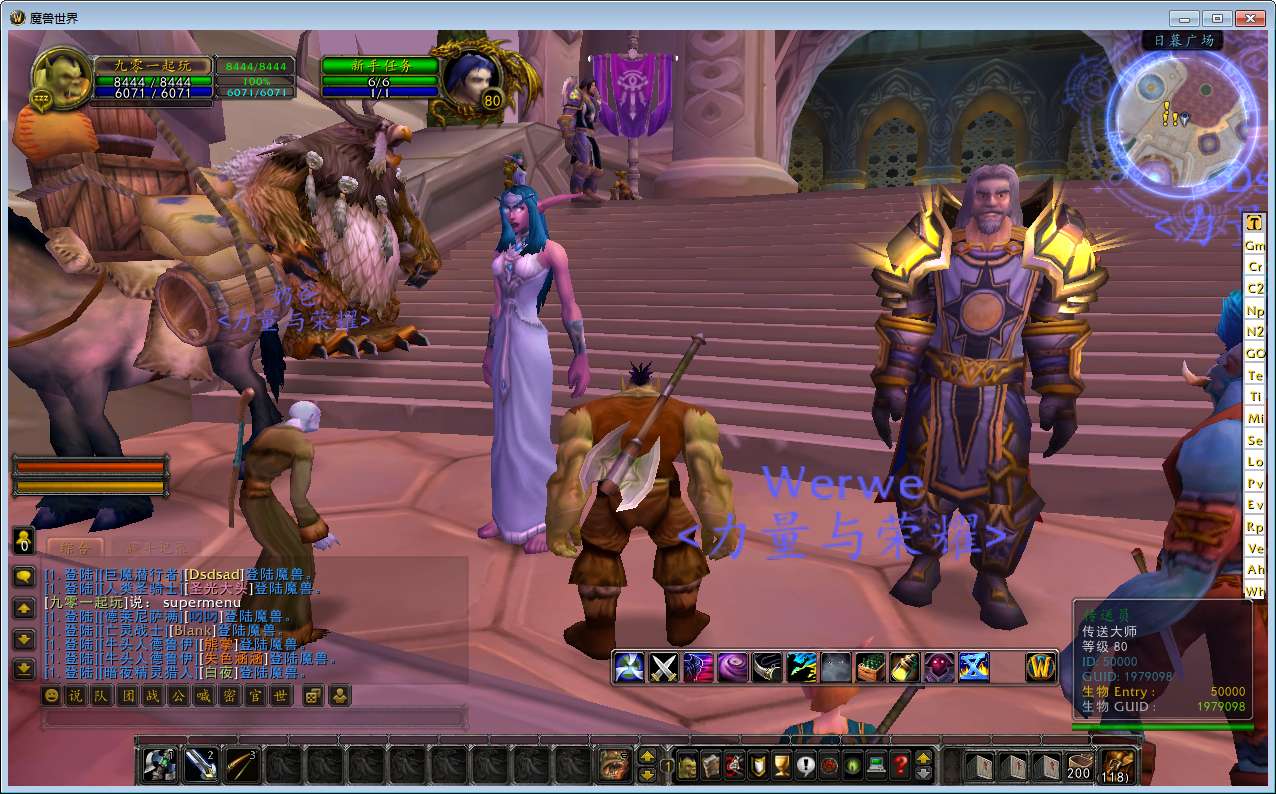Switch to the 综合 chat tab
The height and width of the screenshot is (794, 1276).
coord(75,548)
